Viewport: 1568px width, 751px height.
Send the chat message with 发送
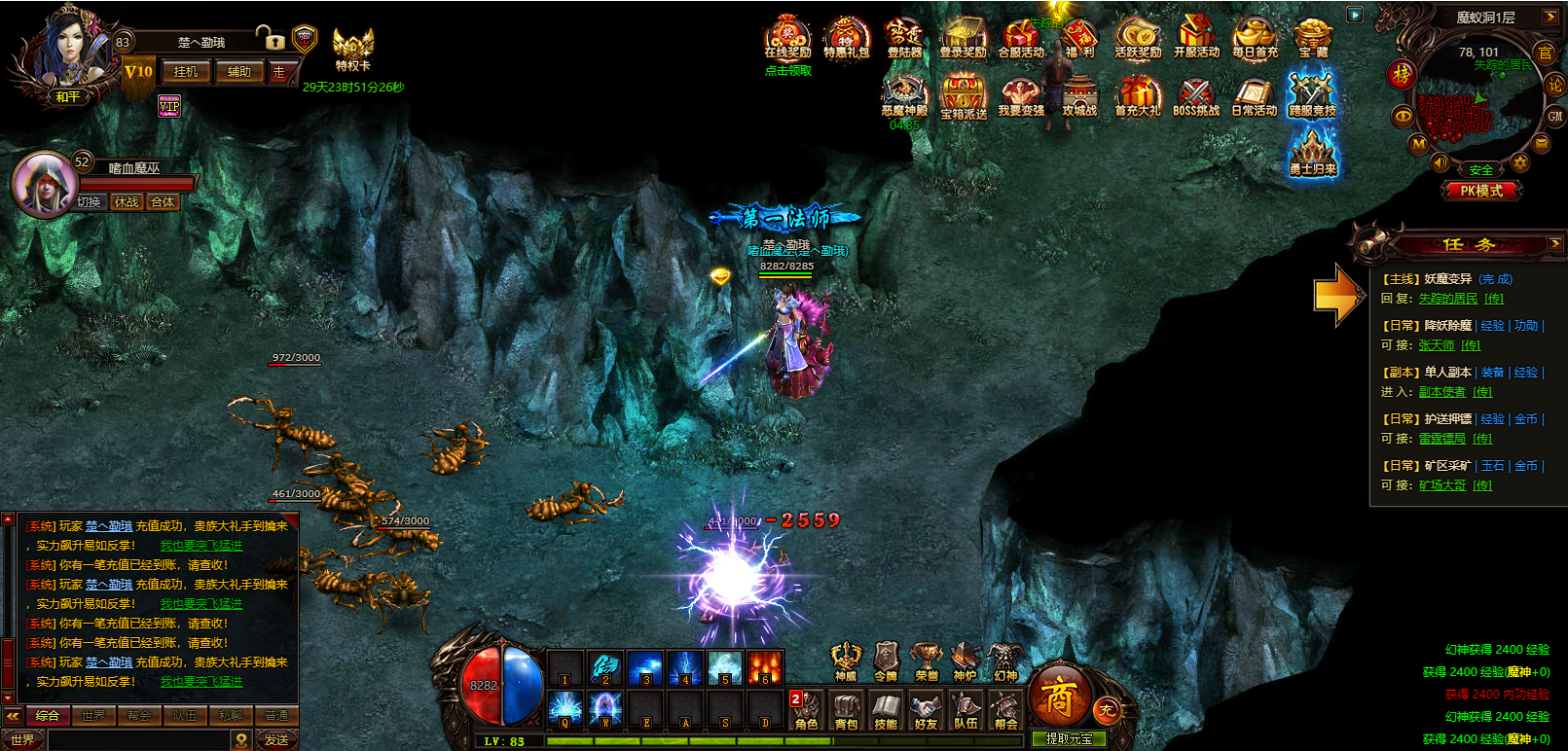tap(276, 740)
